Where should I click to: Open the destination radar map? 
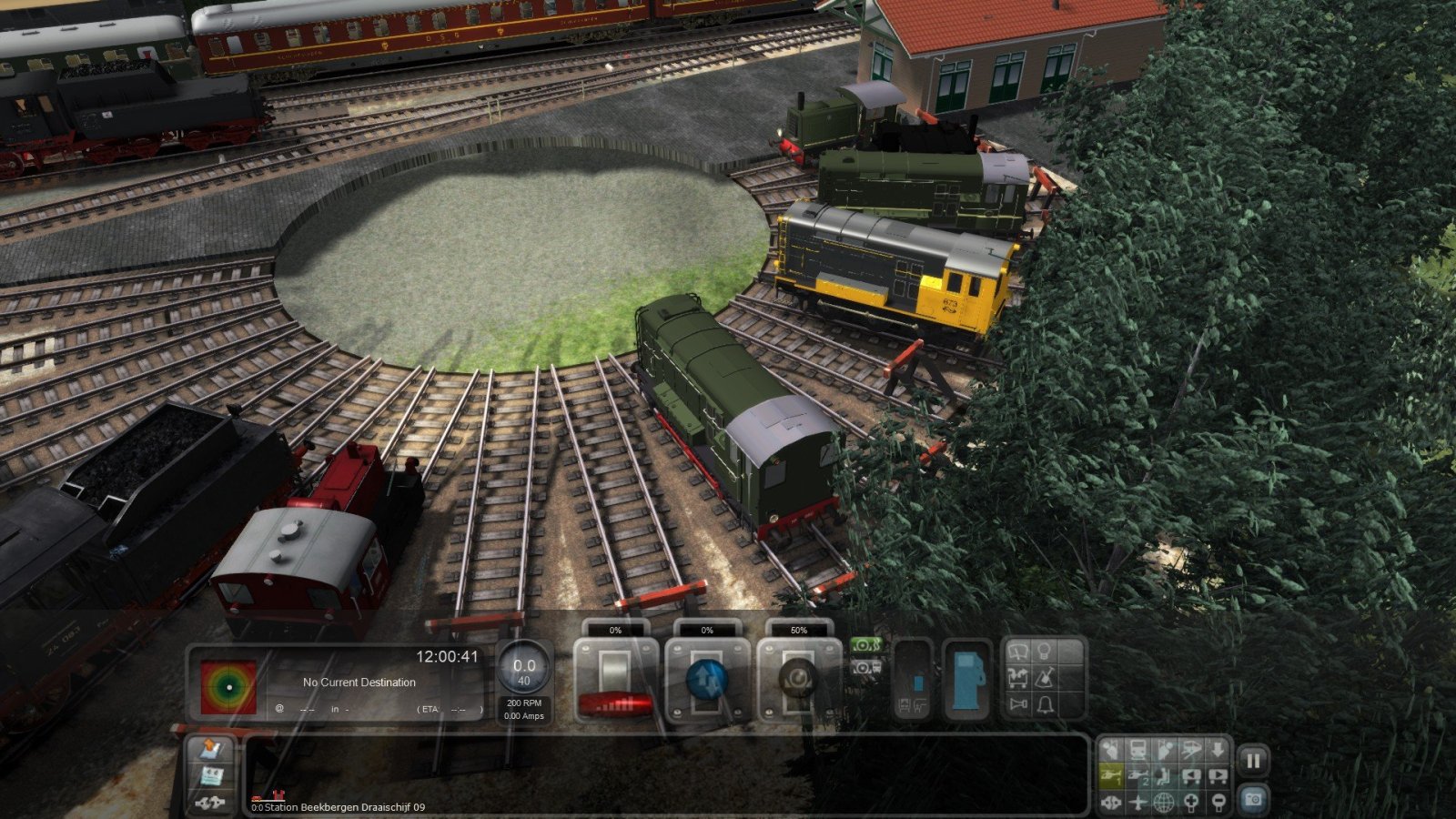(x=228, y=686)
